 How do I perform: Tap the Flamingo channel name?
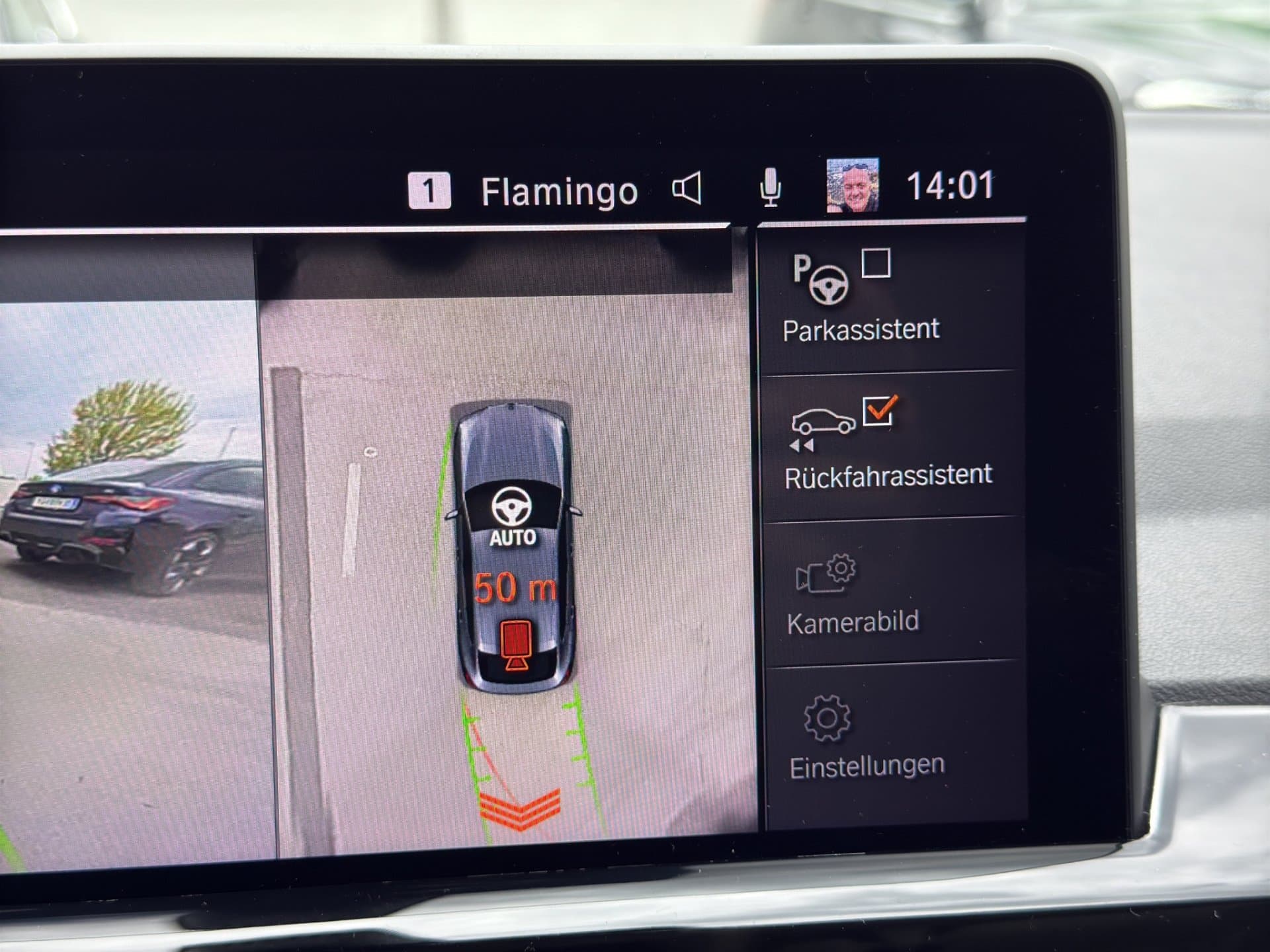click(x=558, y=190)
